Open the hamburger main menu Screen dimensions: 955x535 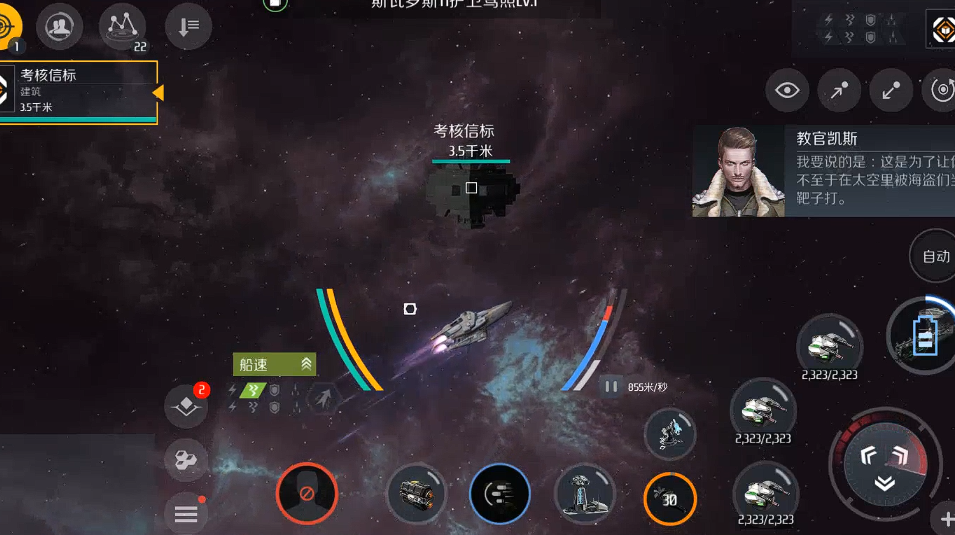click(x=186, y=514)
